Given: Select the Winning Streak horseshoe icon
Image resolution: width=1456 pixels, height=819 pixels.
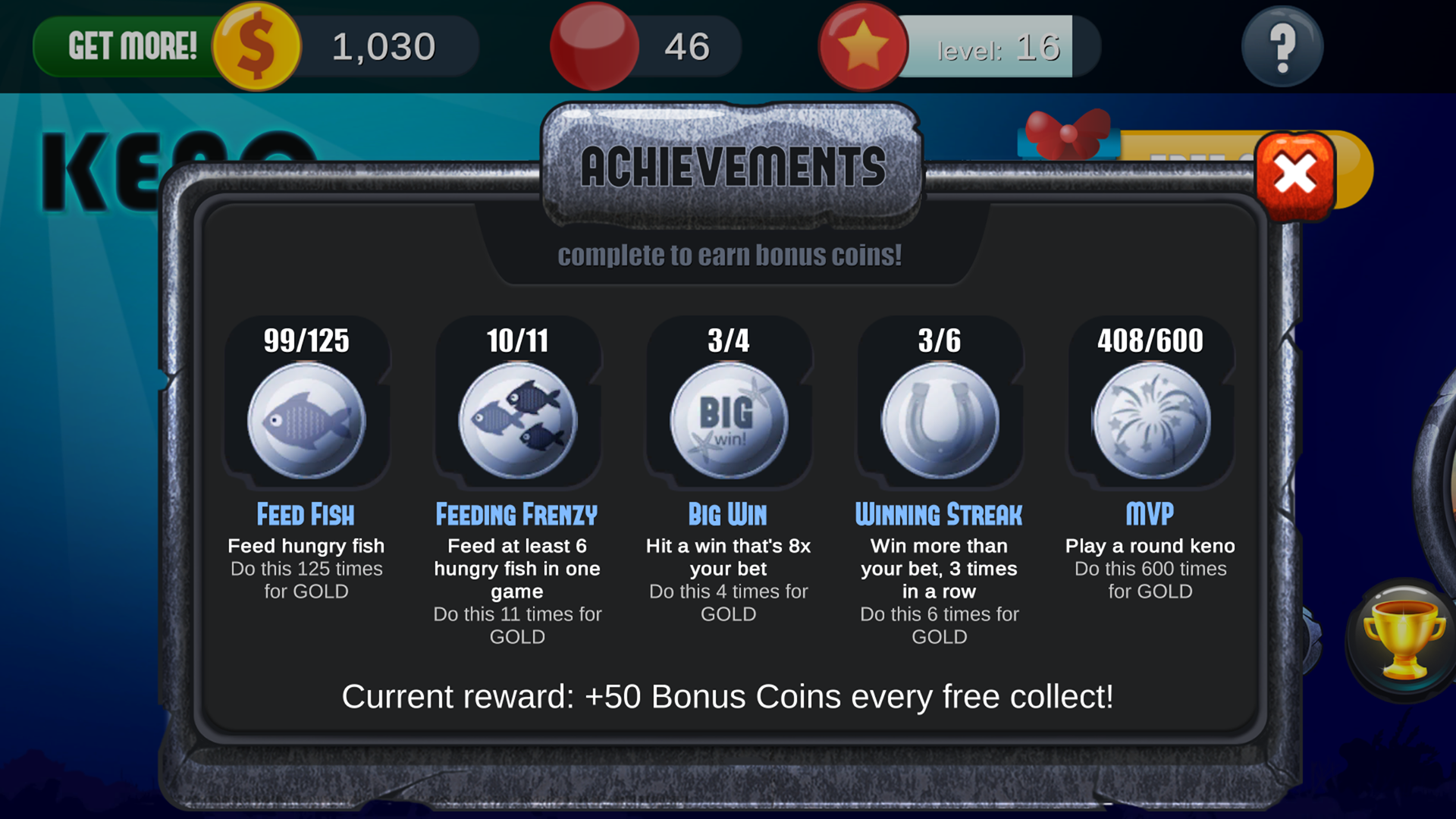Looking at the screenshot, I should (x=939, y=419).
